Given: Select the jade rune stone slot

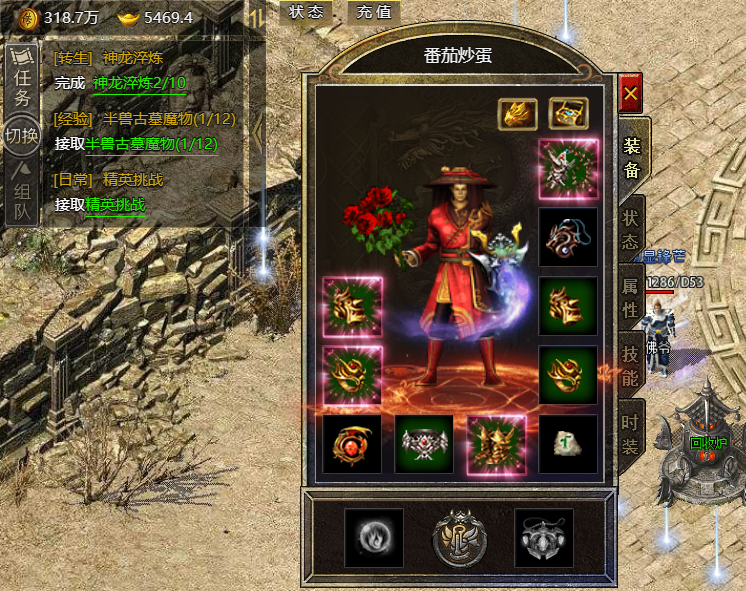Looking at the screenshot, I should pyautogui.click(x=568, y=444).
